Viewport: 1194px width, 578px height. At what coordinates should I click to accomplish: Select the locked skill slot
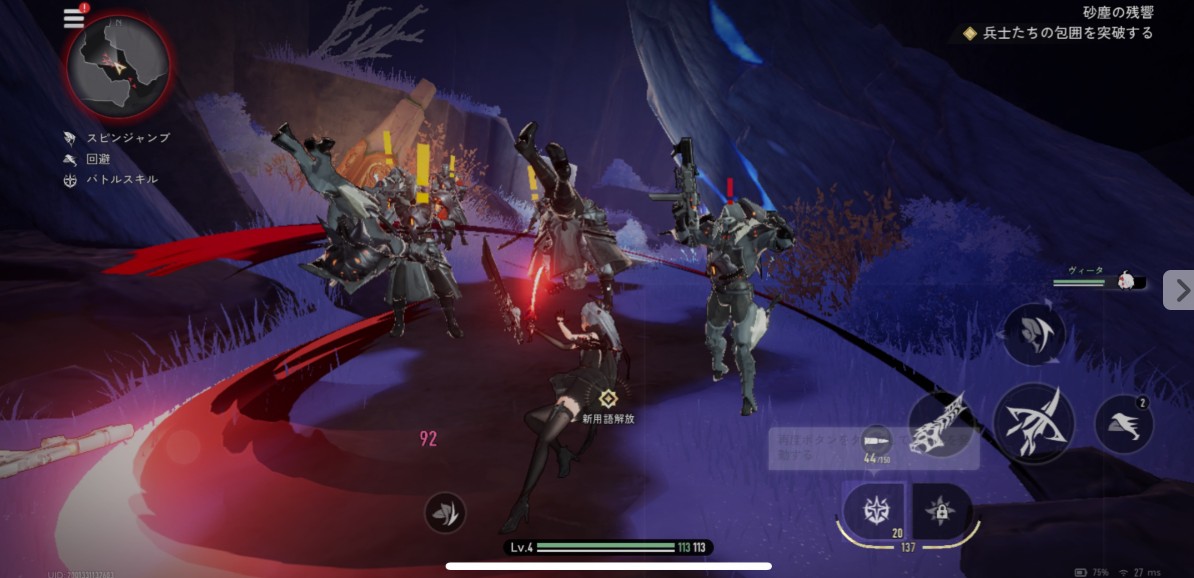click(x=941, y=511)
